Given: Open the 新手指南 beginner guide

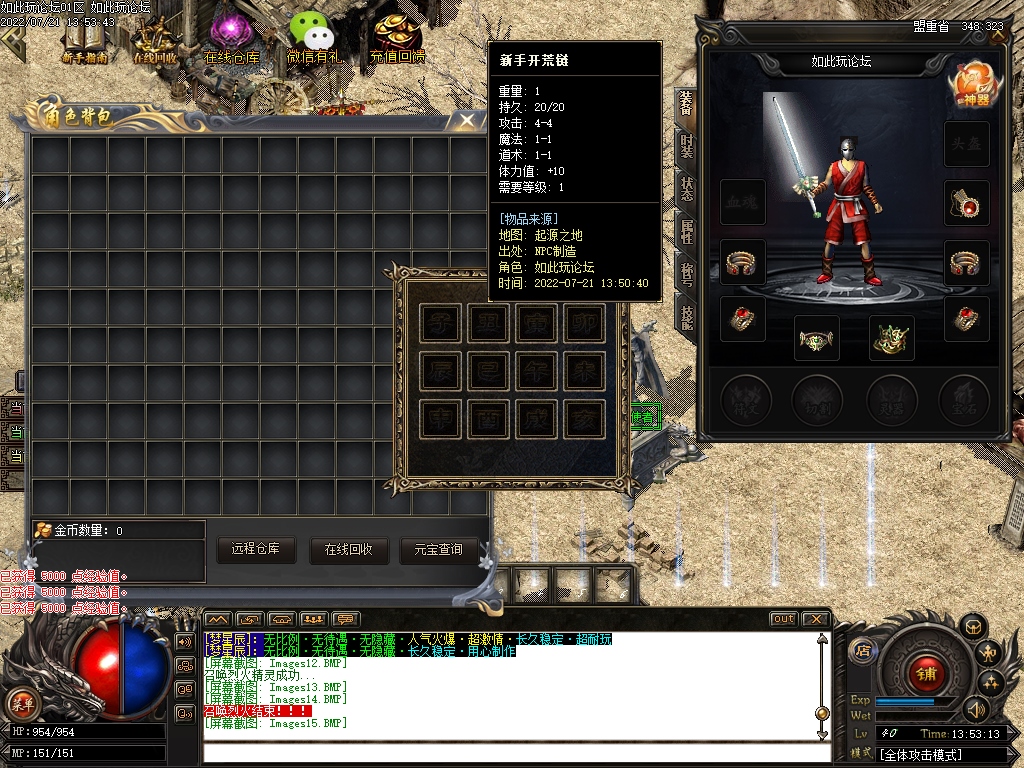Looking at the screenshot, I should pyautogui.click(x=84, y=39).
